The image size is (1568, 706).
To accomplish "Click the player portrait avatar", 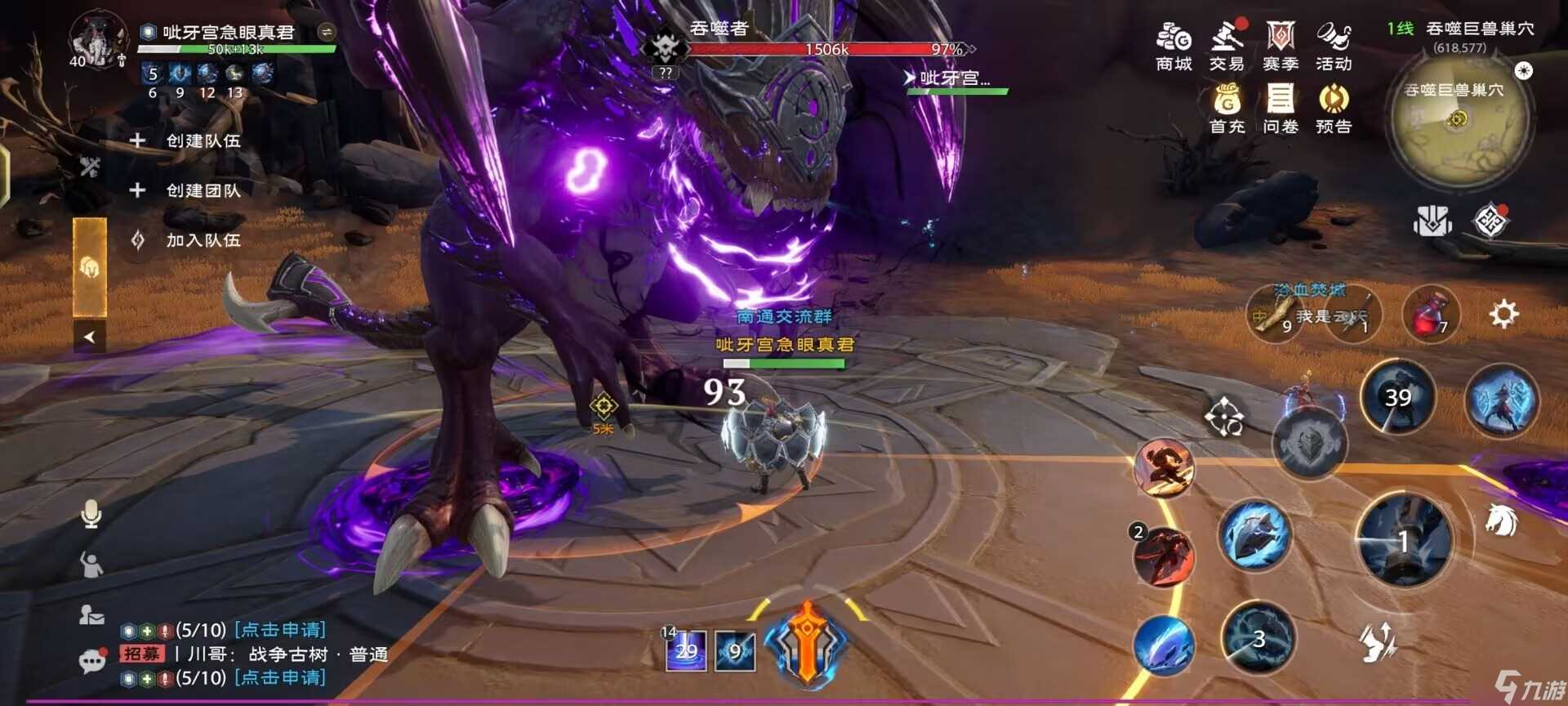I will (97, 41).
